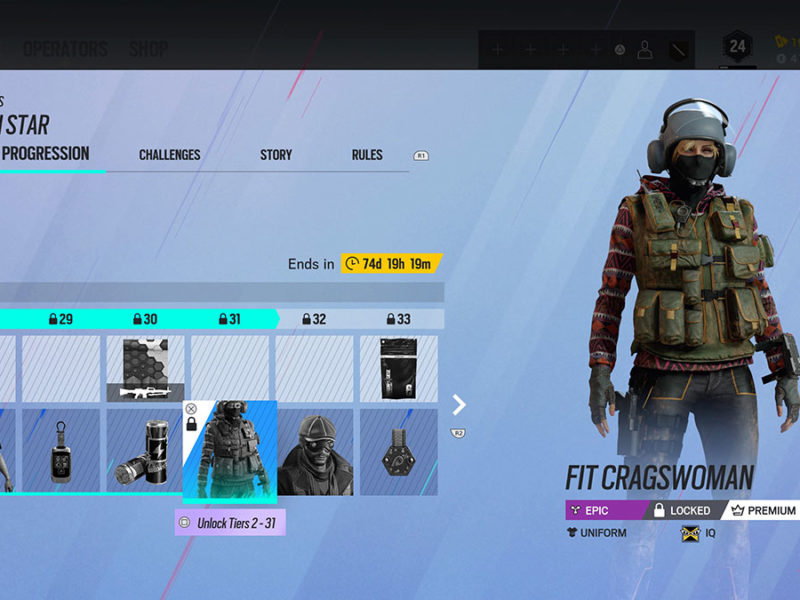The width and height of the screenshot is (800, 600).
Task: View the Rules tab
Action: [367, 155]
